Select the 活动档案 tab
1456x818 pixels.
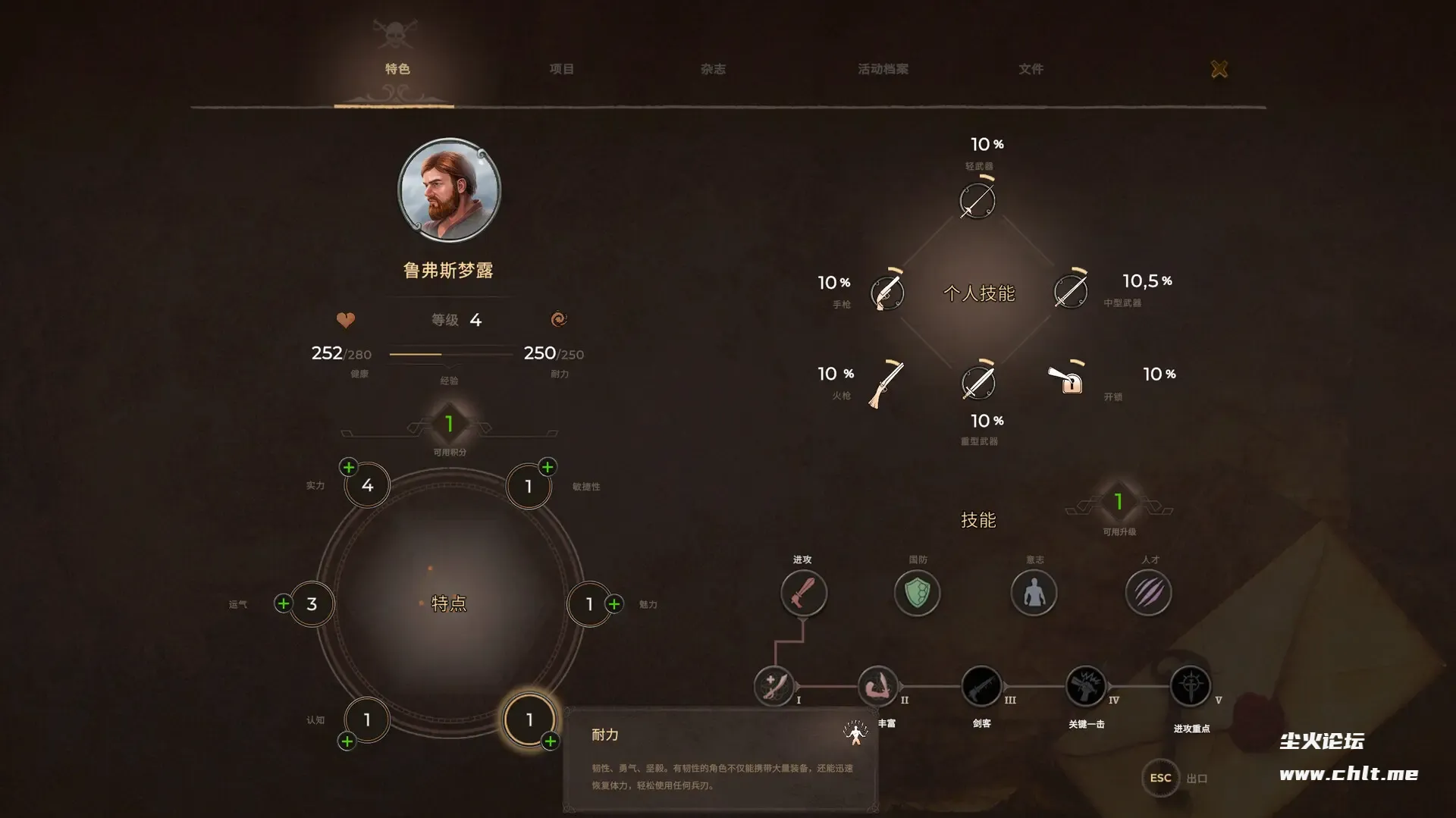(883, 69)
